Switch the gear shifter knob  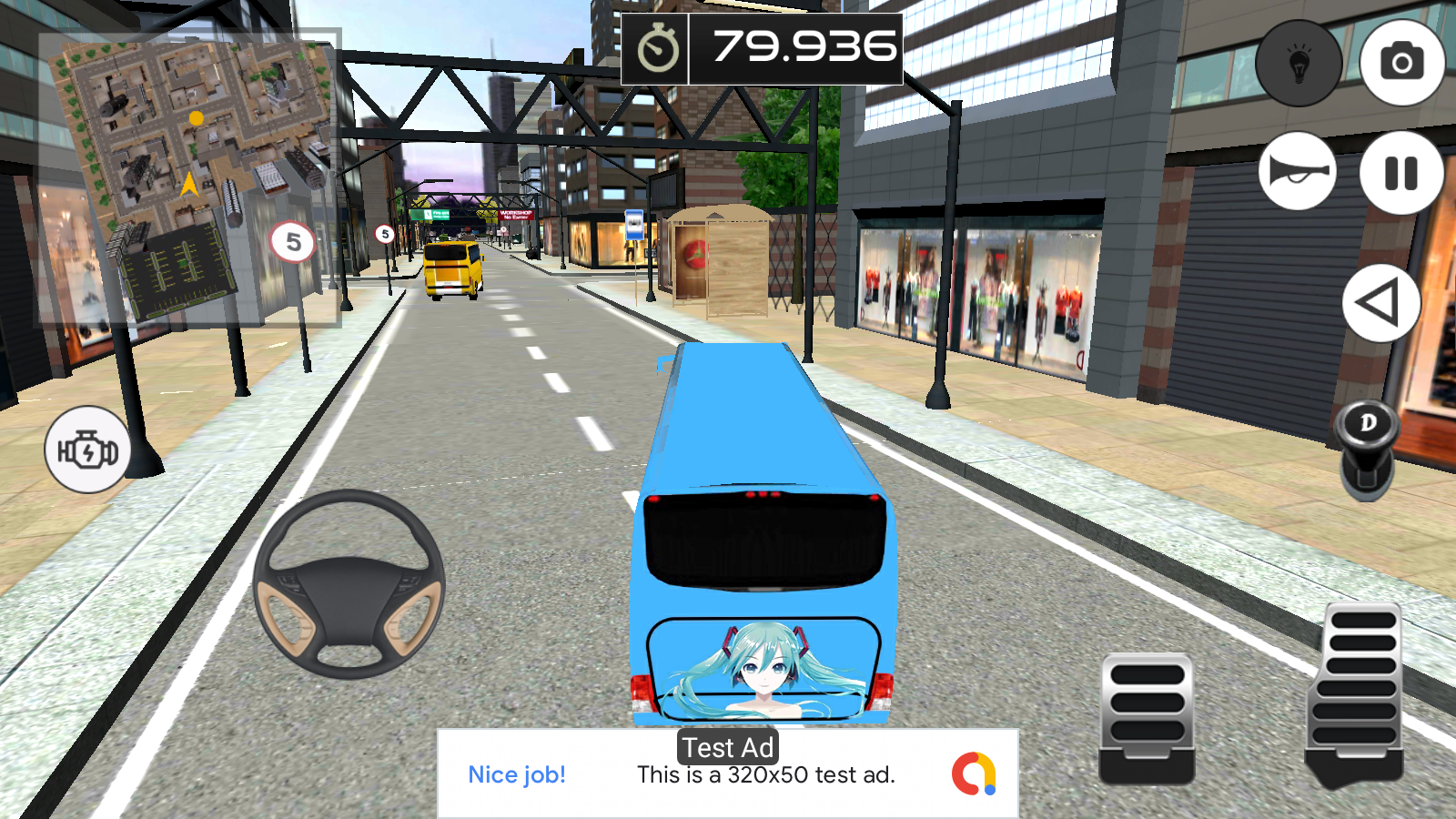1367,448
